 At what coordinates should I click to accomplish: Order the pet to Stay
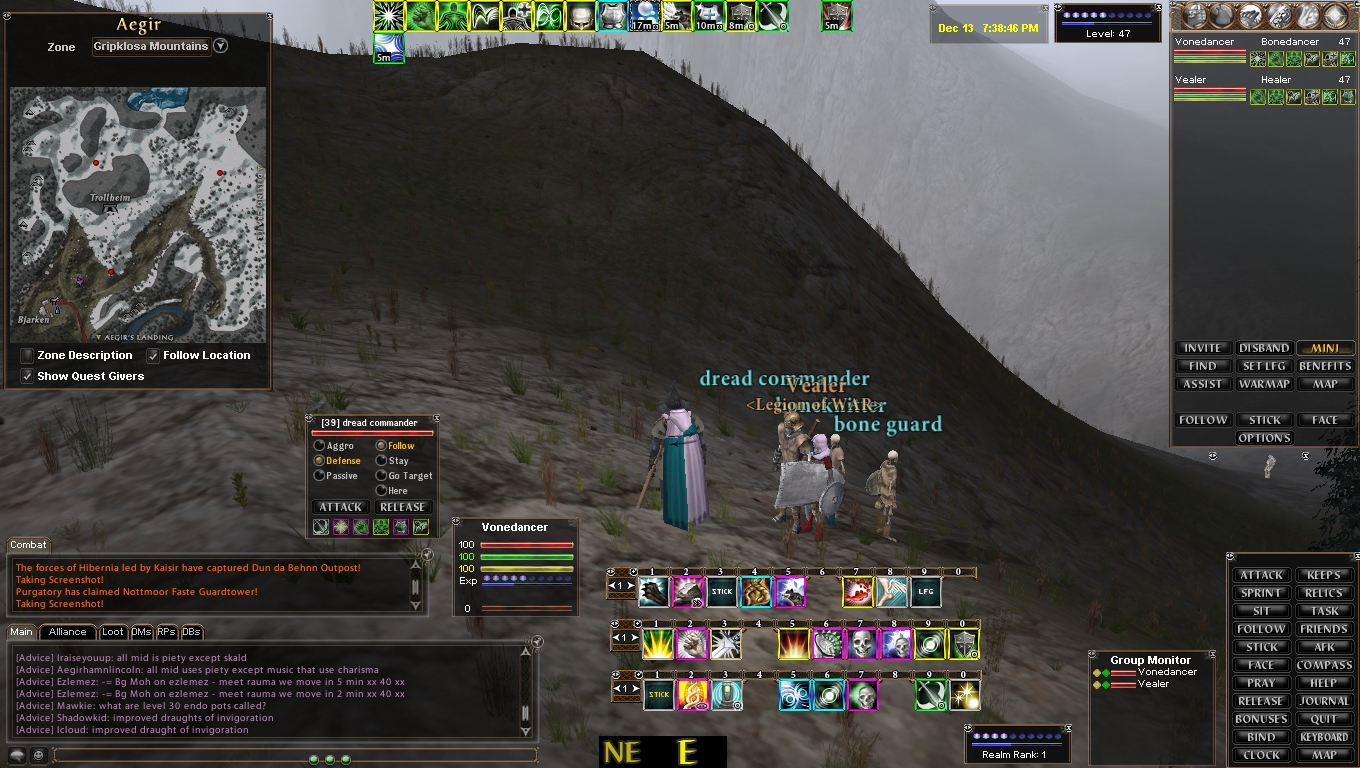[381, 461]
